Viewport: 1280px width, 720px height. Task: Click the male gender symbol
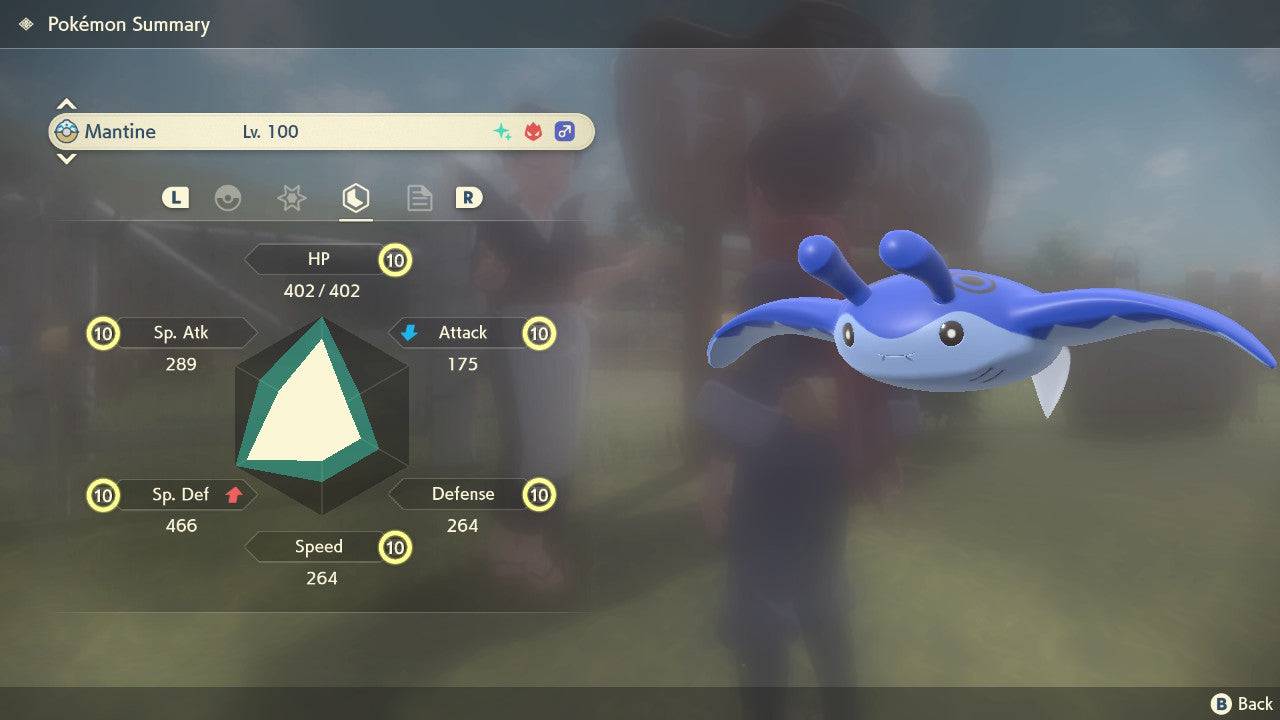click(564, 131)
